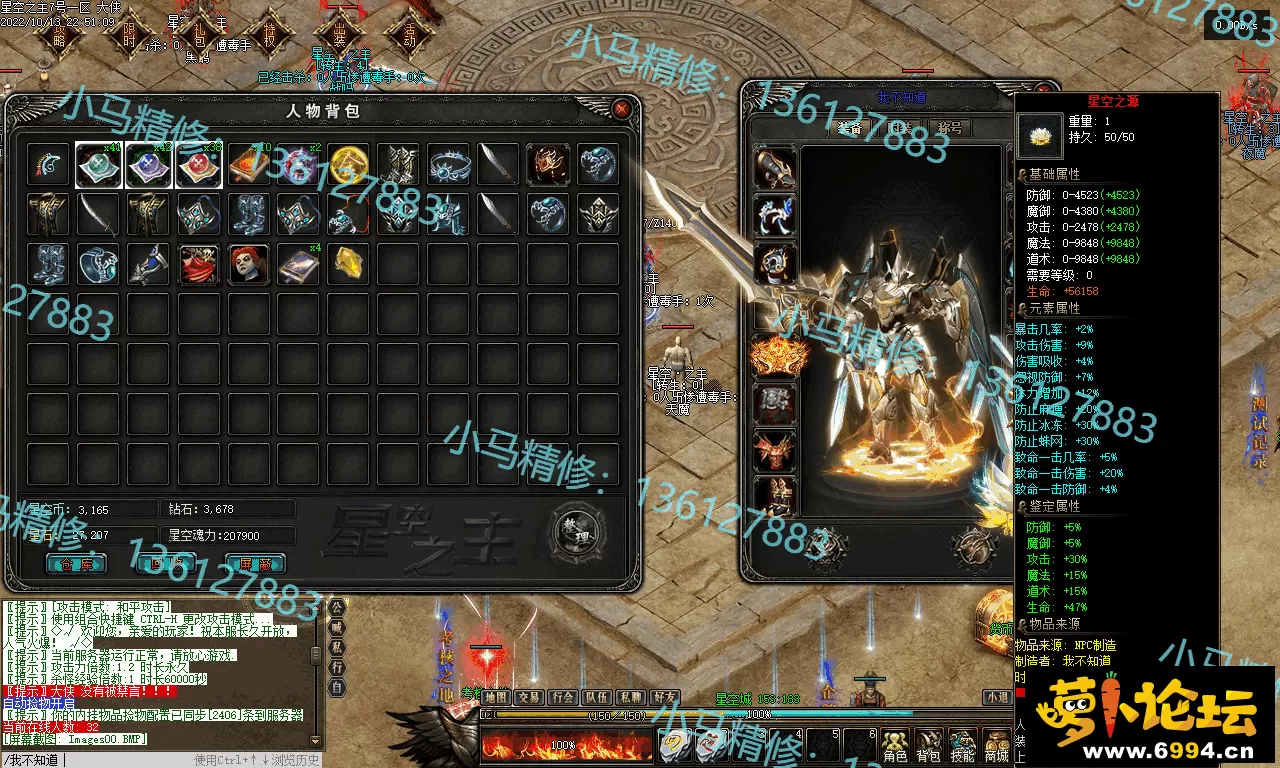
Task: Focus the chat input field
Action: 130,760
